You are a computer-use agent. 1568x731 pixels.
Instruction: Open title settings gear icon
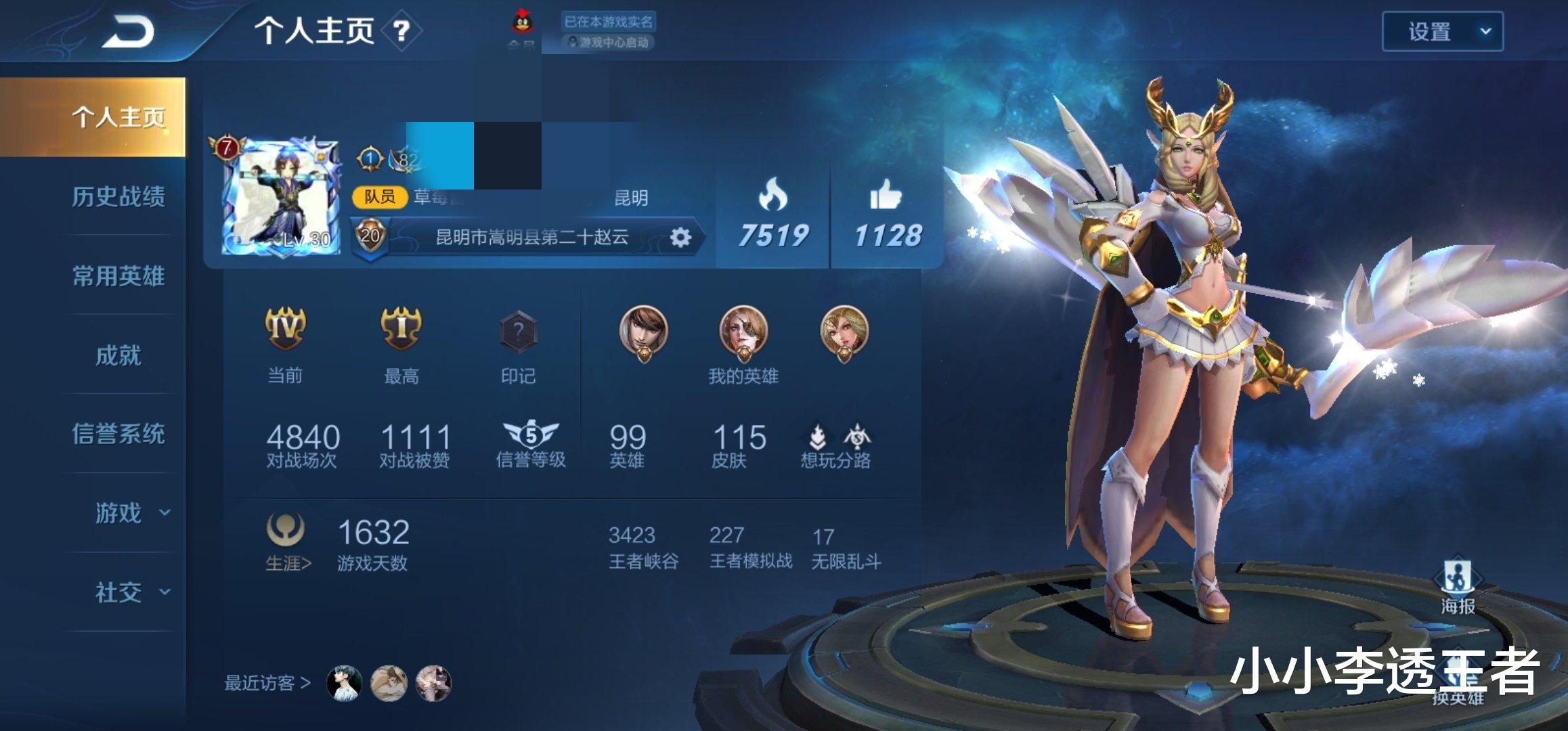pos(680,237)
